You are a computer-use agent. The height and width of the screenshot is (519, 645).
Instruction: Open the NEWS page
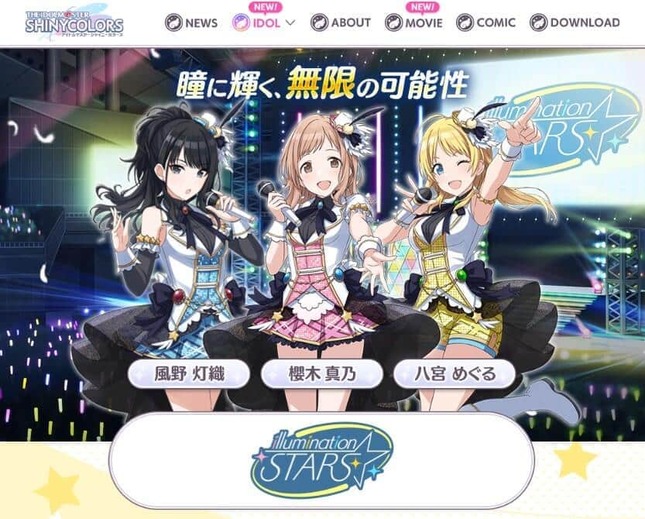[191, 23]
